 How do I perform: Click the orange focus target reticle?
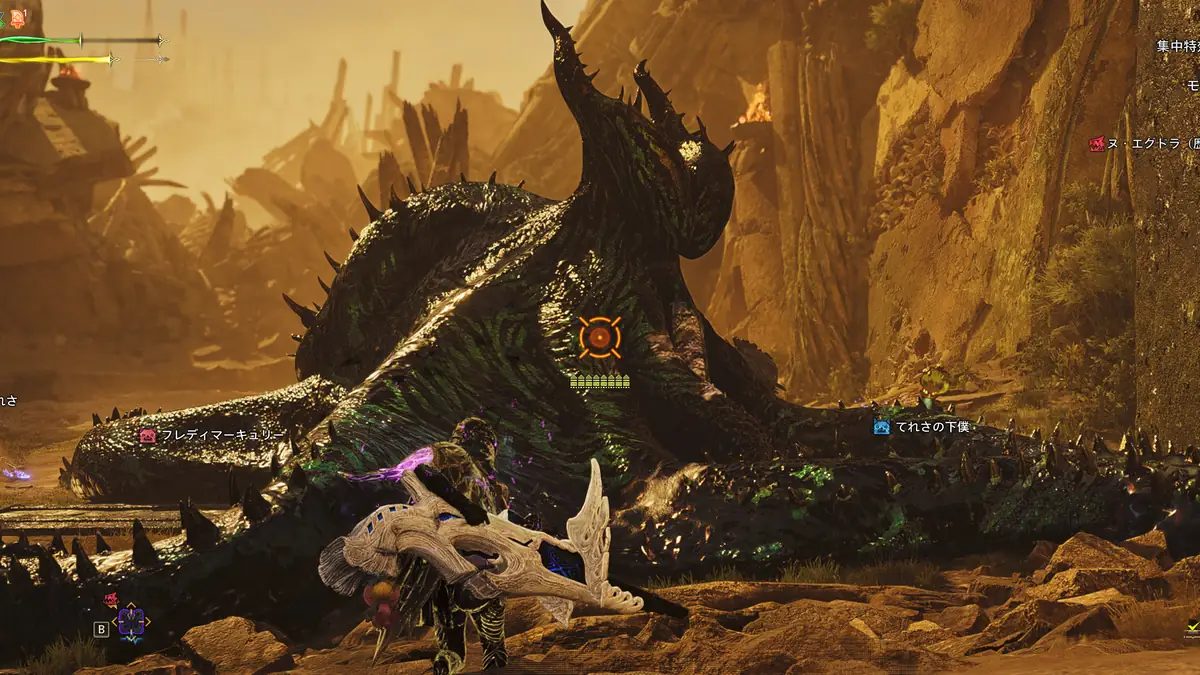click(x=600, y=337)
